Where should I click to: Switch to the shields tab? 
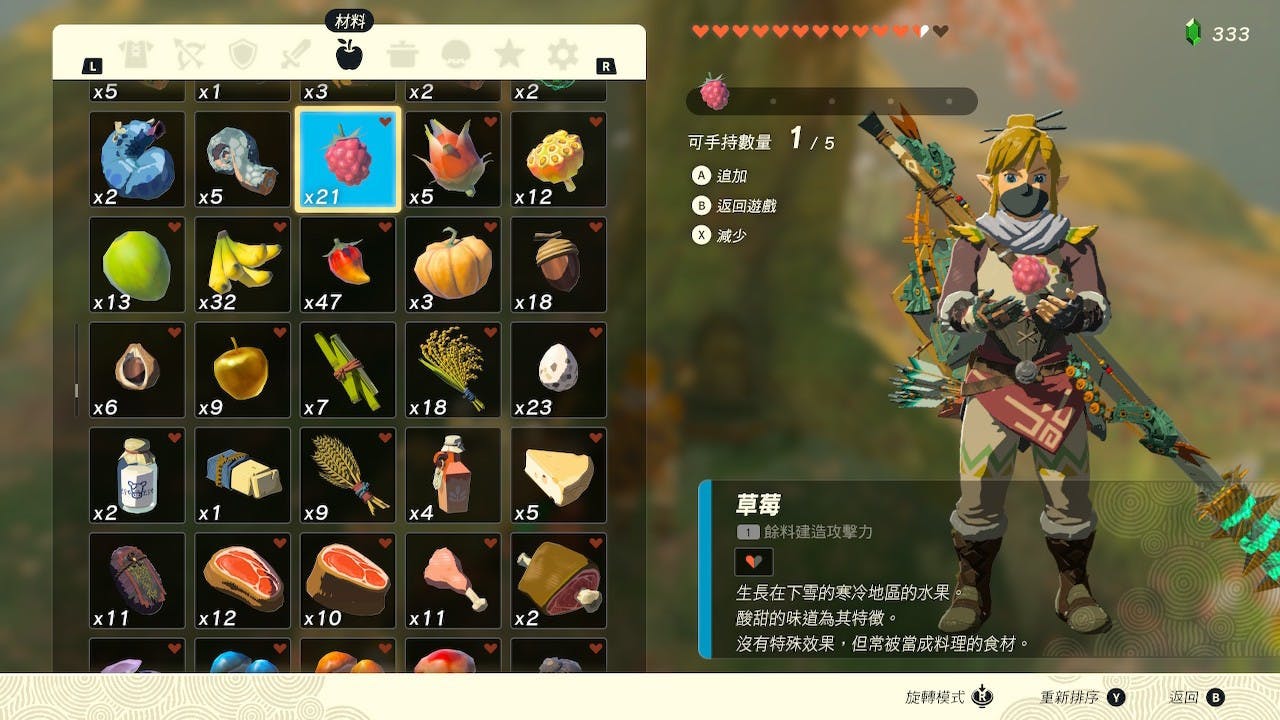click(x=242, y=54)
